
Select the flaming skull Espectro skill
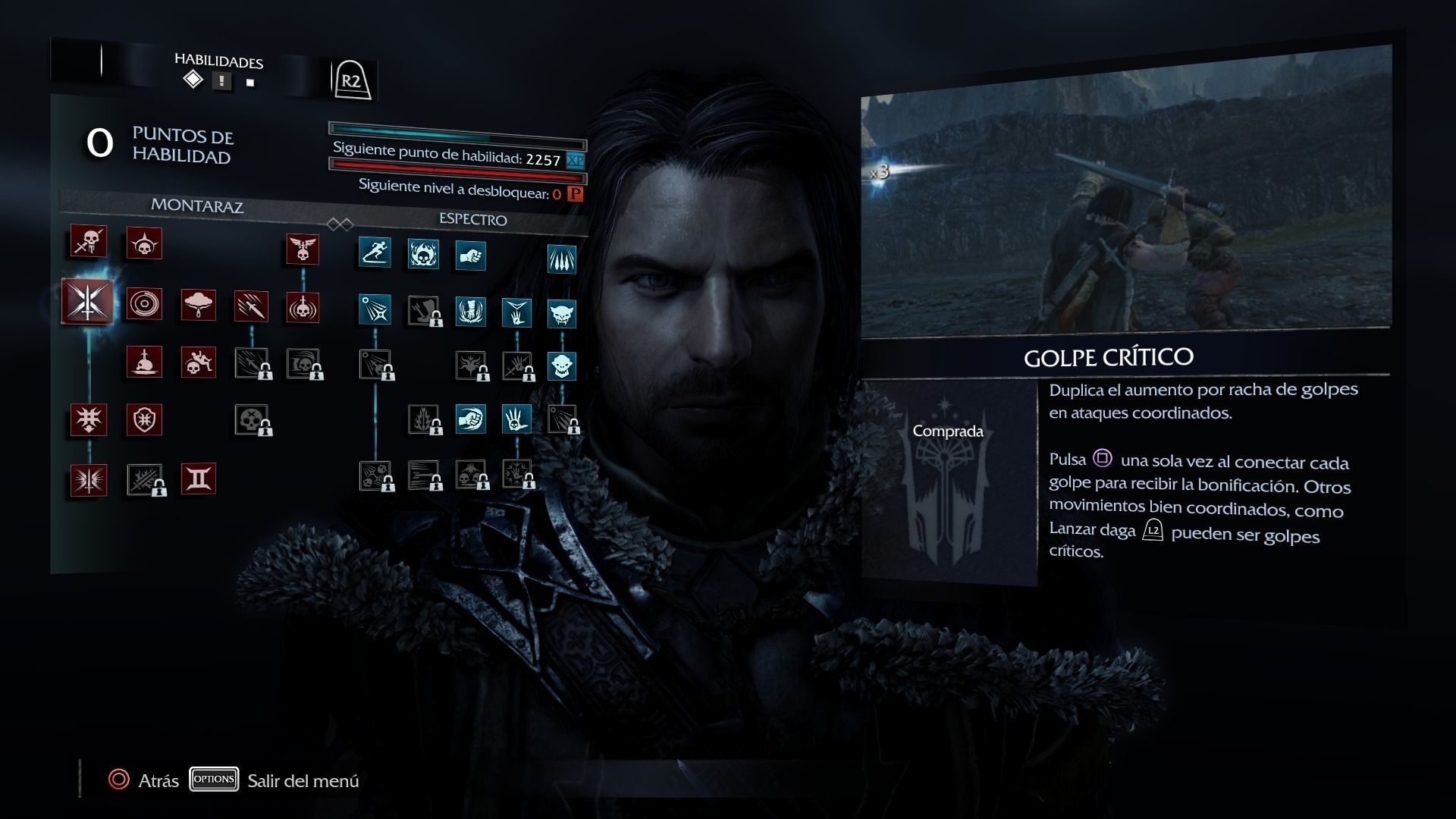pos(423,254)
